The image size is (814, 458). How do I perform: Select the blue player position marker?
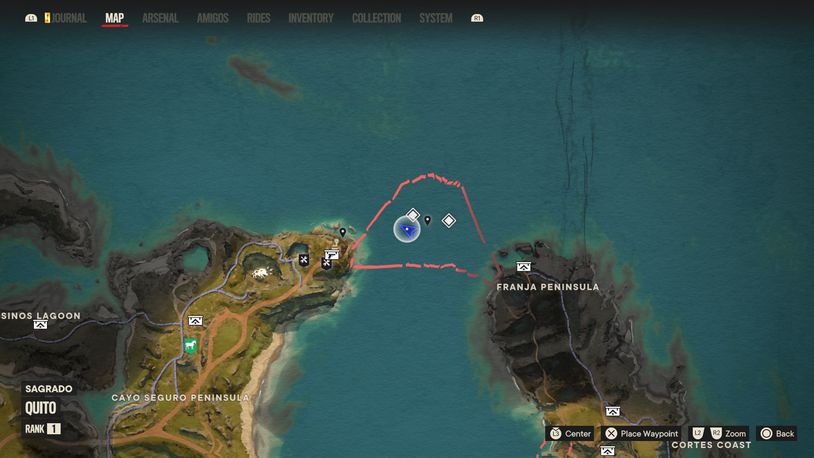[407, 230]
